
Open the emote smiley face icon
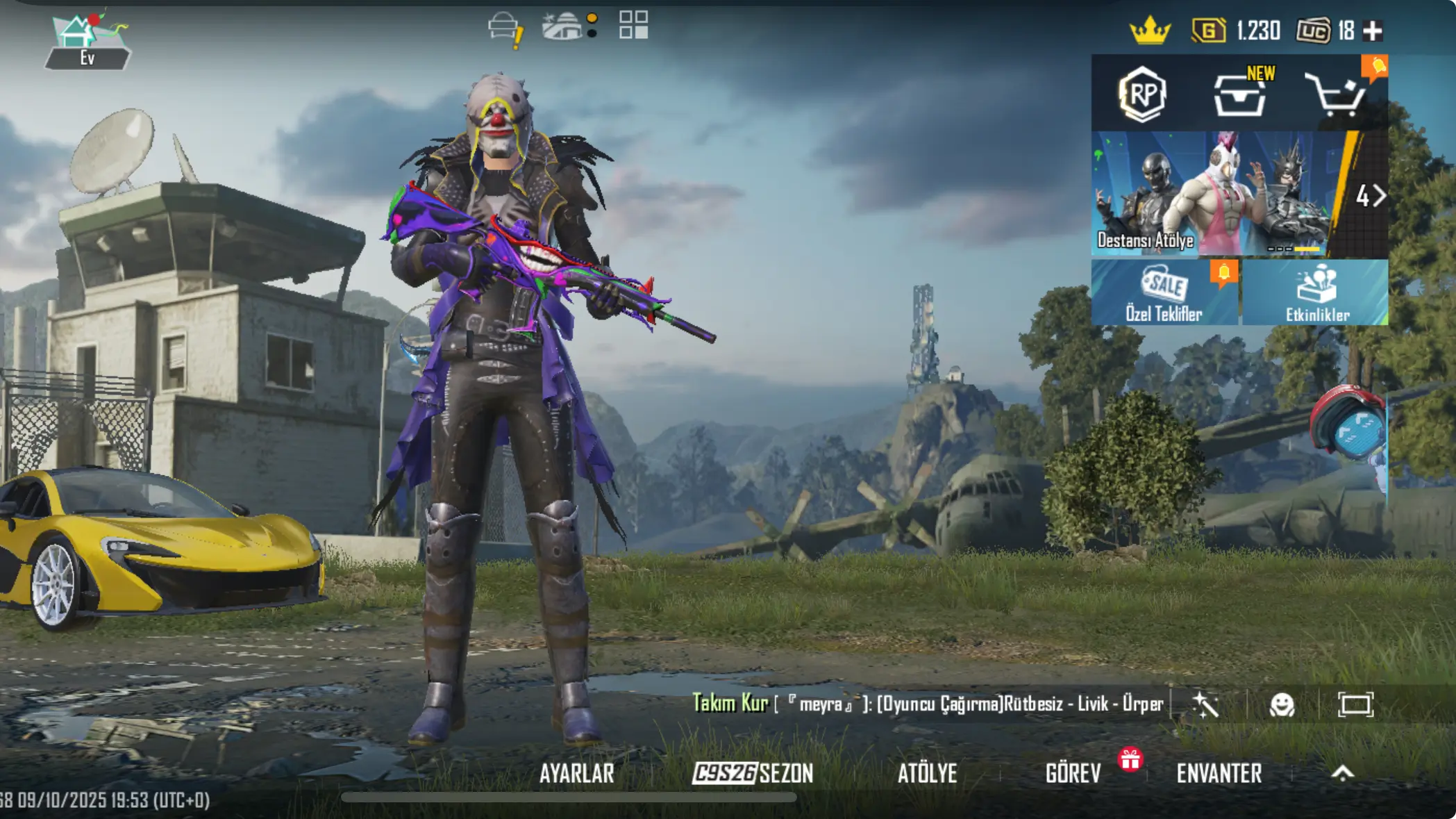coord(1282,705)
